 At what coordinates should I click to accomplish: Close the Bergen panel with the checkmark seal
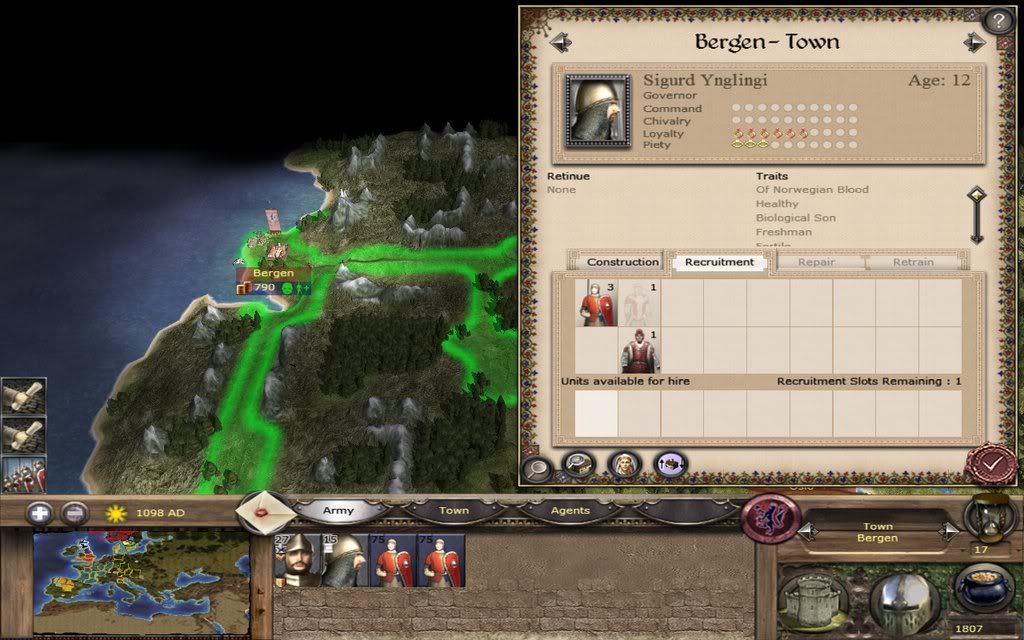tap(990, 465)
